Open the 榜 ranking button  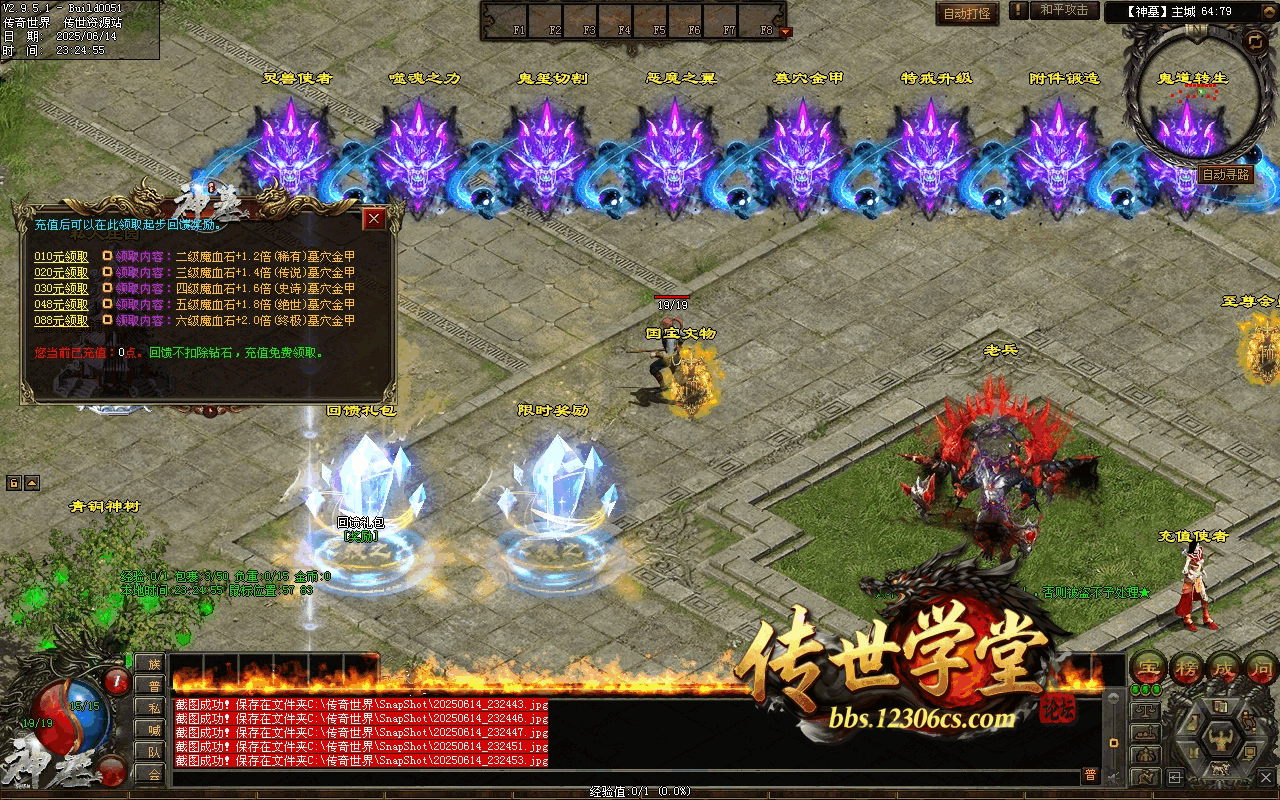point(1187,667)
